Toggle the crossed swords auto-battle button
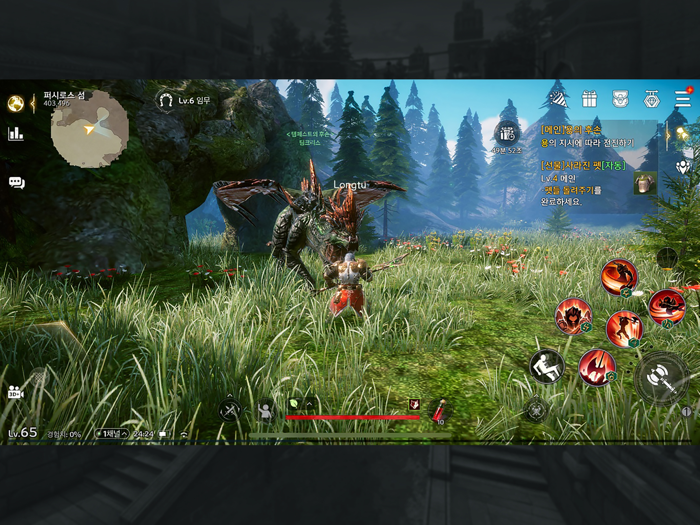This screenshot has width=700, height=525. pos(230,409)
